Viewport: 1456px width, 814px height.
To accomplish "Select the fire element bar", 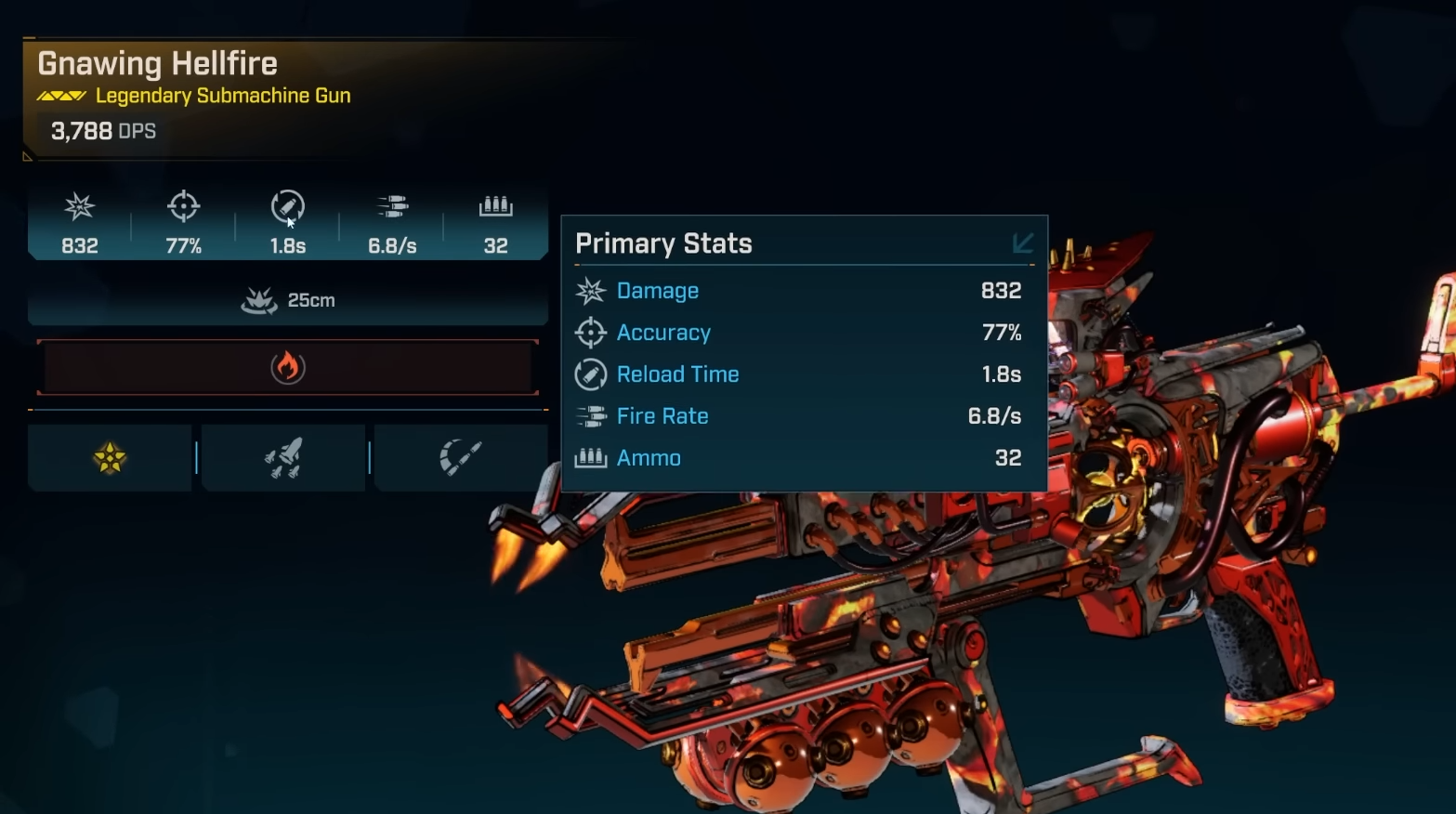I will 288,367.
